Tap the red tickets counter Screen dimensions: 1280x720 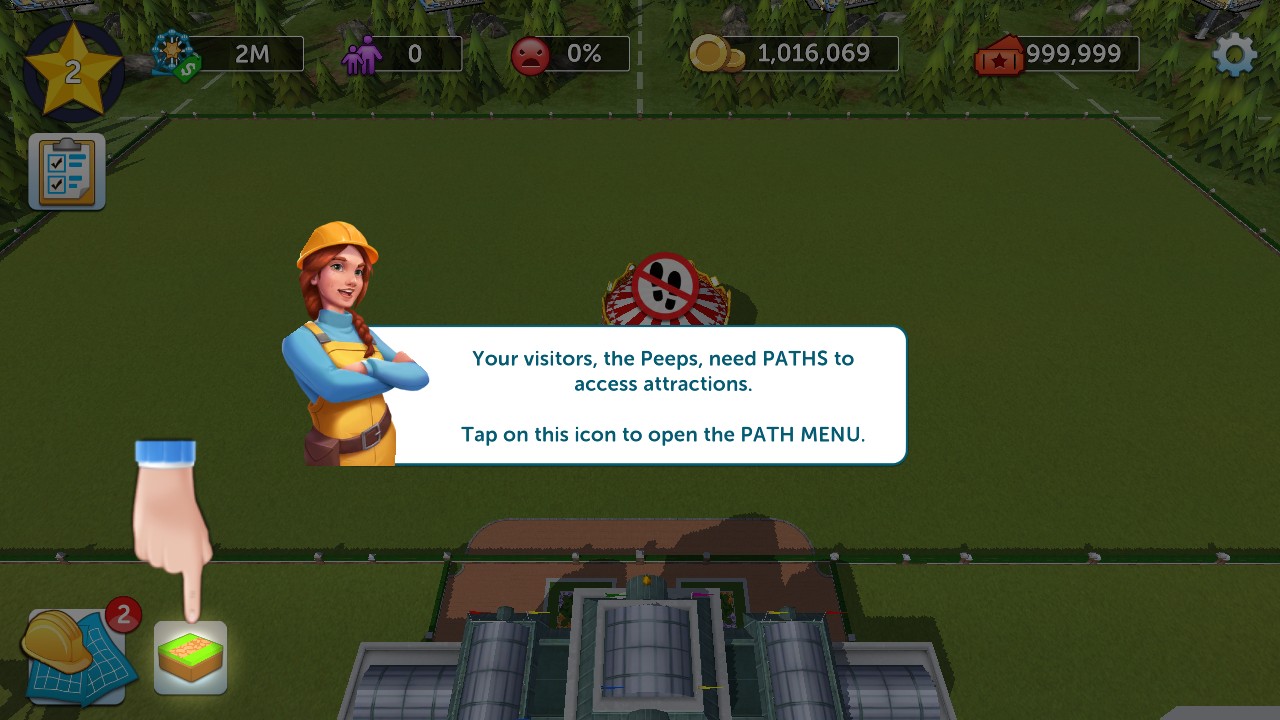pos(1058,54)
